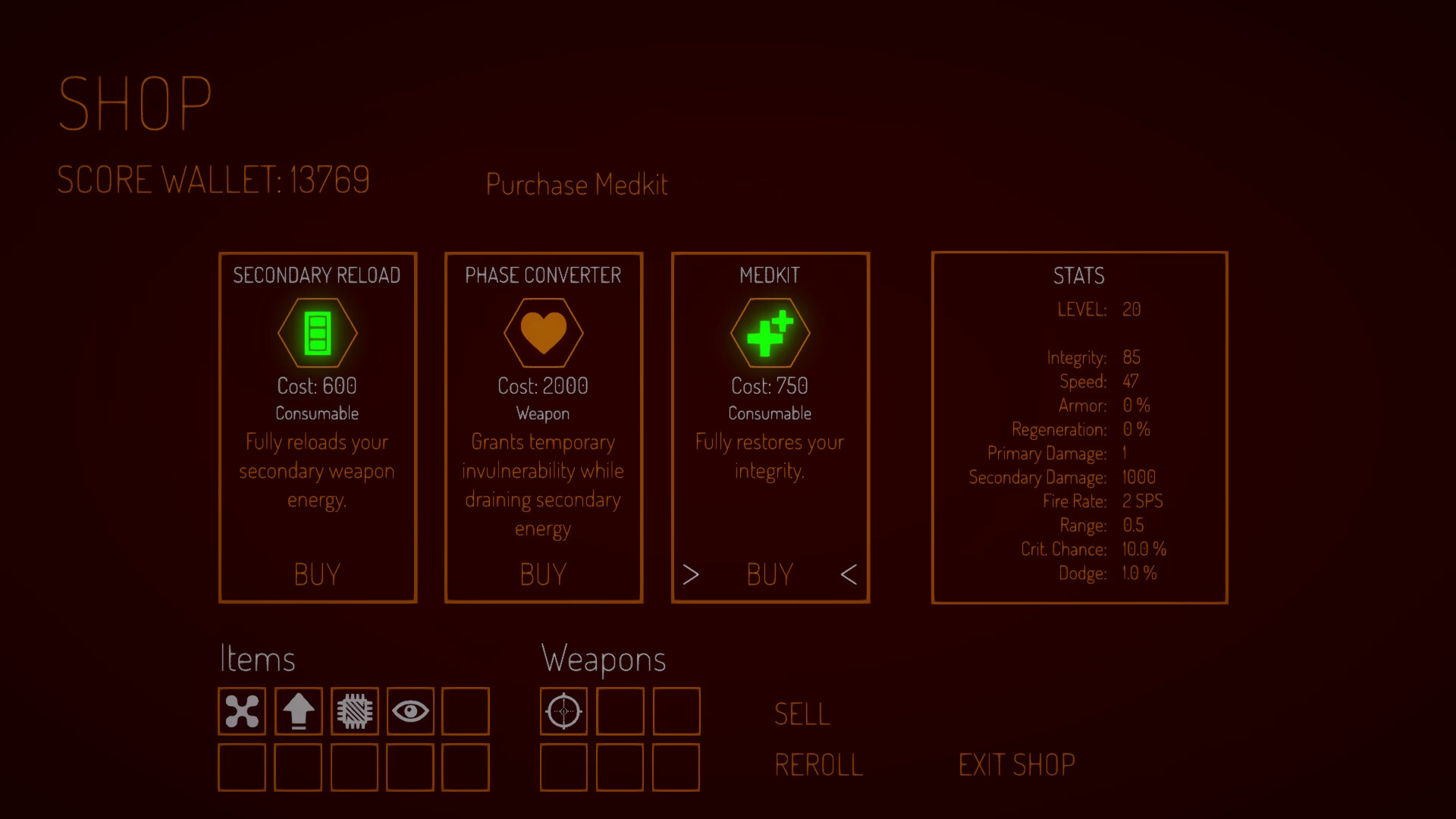Click the SCORE WALLET total
This screenshot has width=1456, height=819.
(x=213, y=180)
